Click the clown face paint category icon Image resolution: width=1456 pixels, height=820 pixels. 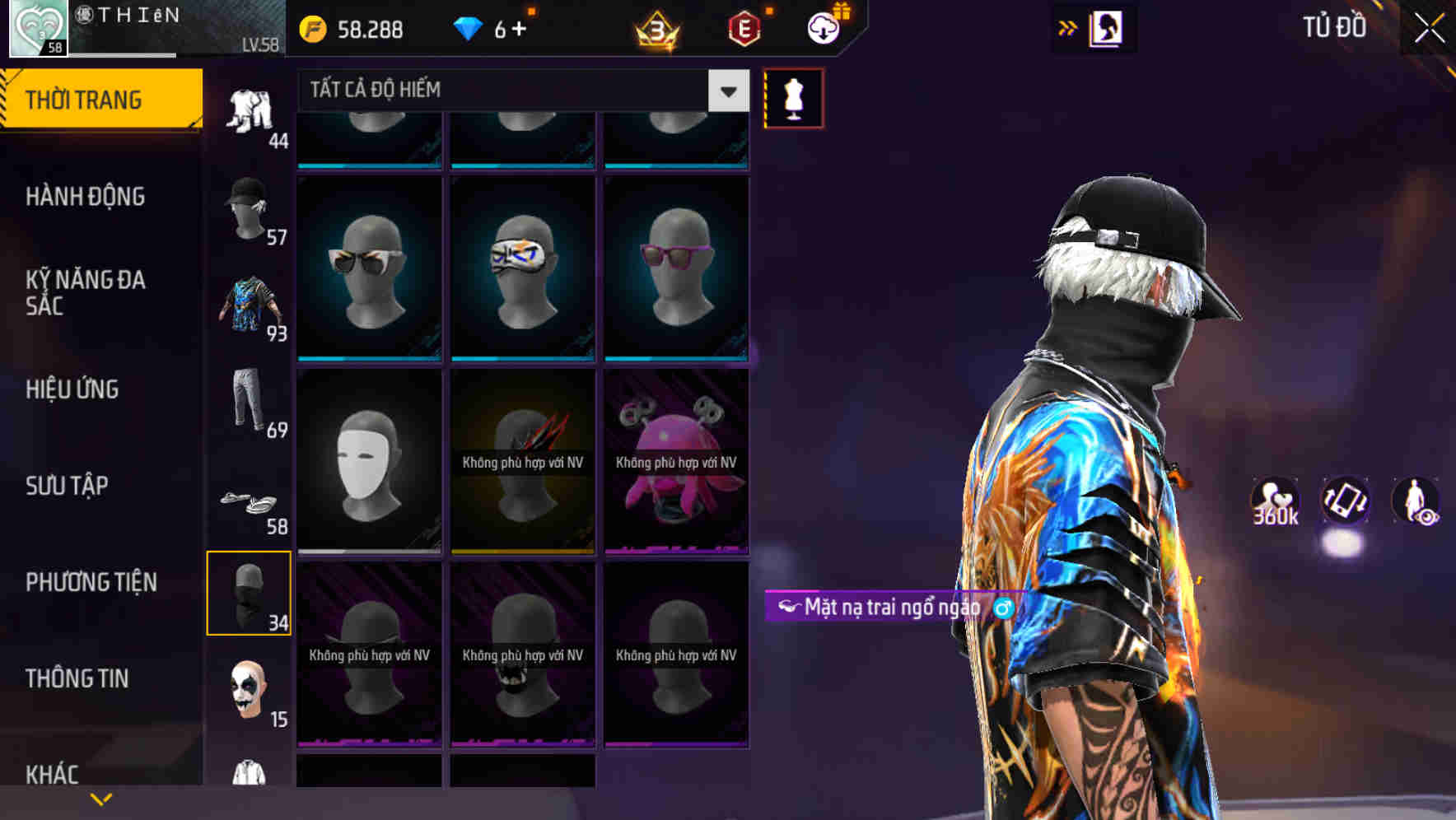point(250,692)
